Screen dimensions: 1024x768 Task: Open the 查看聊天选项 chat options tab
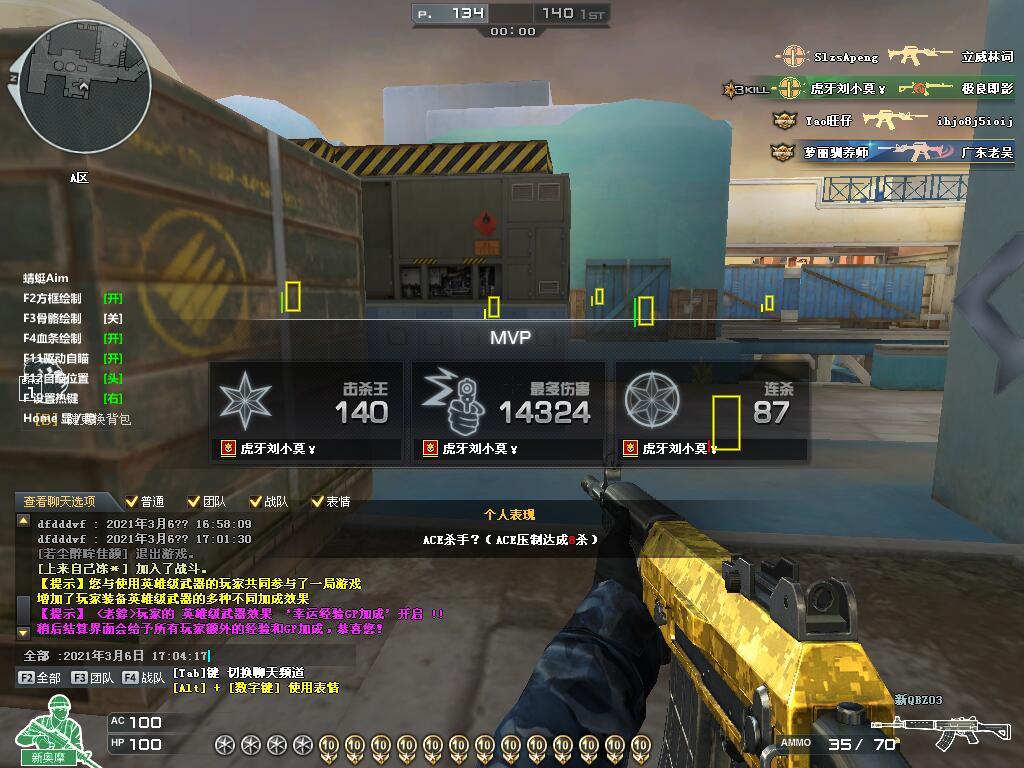pyautogui.click(x=60, y=501)
